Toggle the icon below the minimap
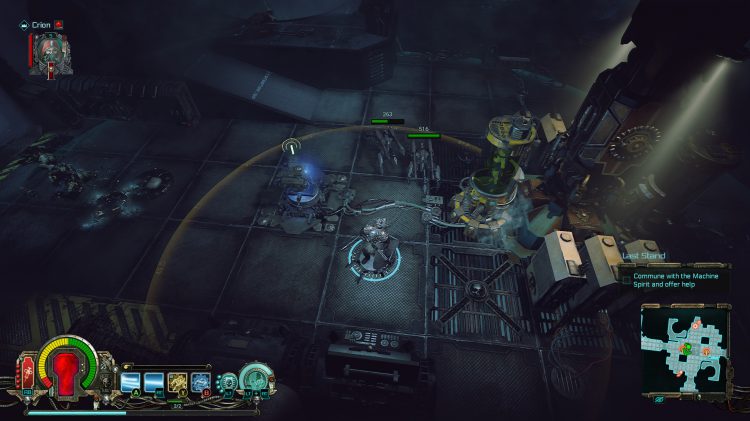 pos(659,398)
